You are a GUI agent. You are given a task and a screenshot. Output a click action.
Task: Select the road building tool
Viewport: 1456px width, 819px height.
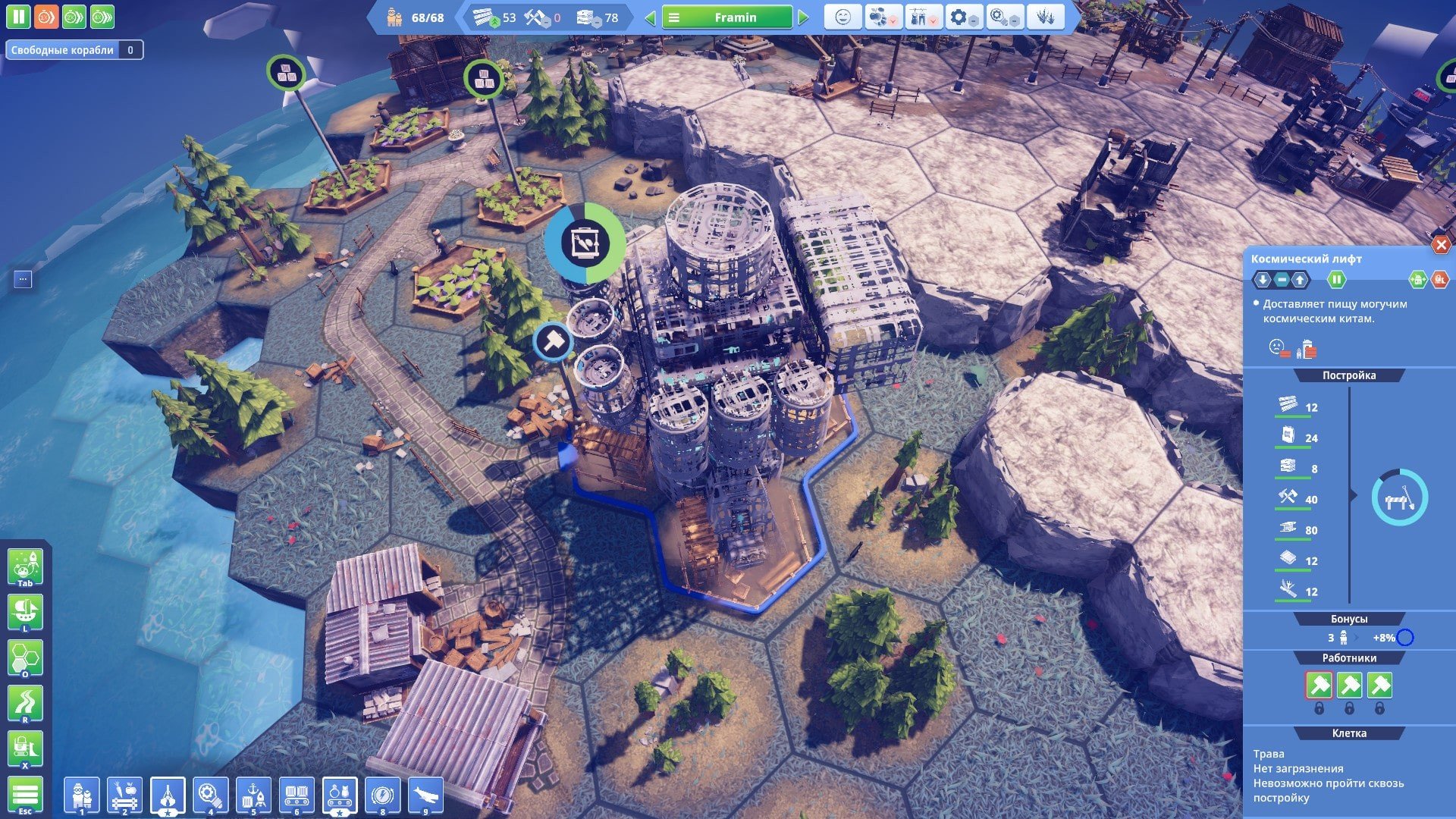(25, 704)
